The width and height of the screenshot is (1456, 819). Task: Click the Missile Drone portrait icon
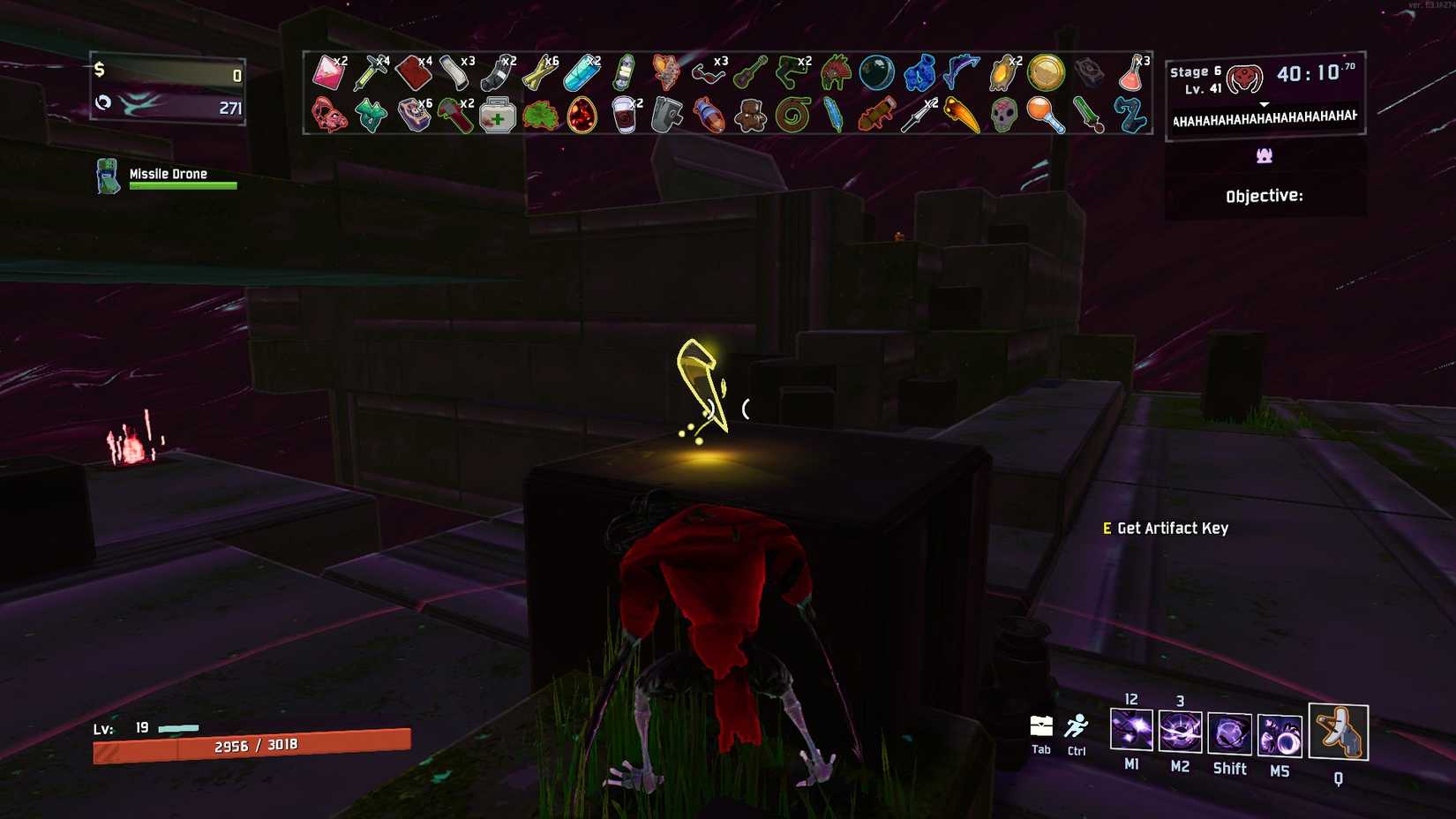pos(107,174)
